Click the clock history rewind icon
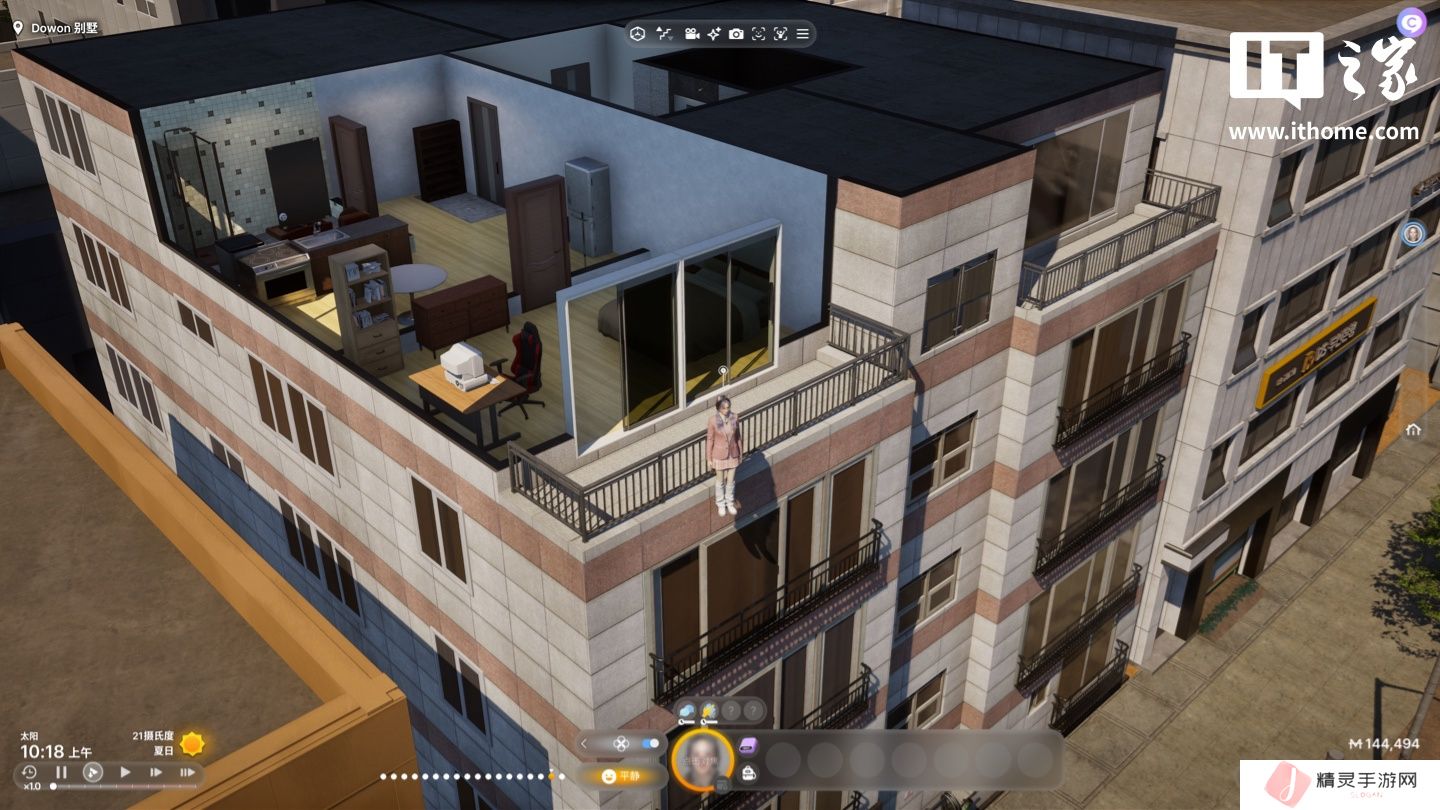The image size is (1440, 810). tap(29, 772)
